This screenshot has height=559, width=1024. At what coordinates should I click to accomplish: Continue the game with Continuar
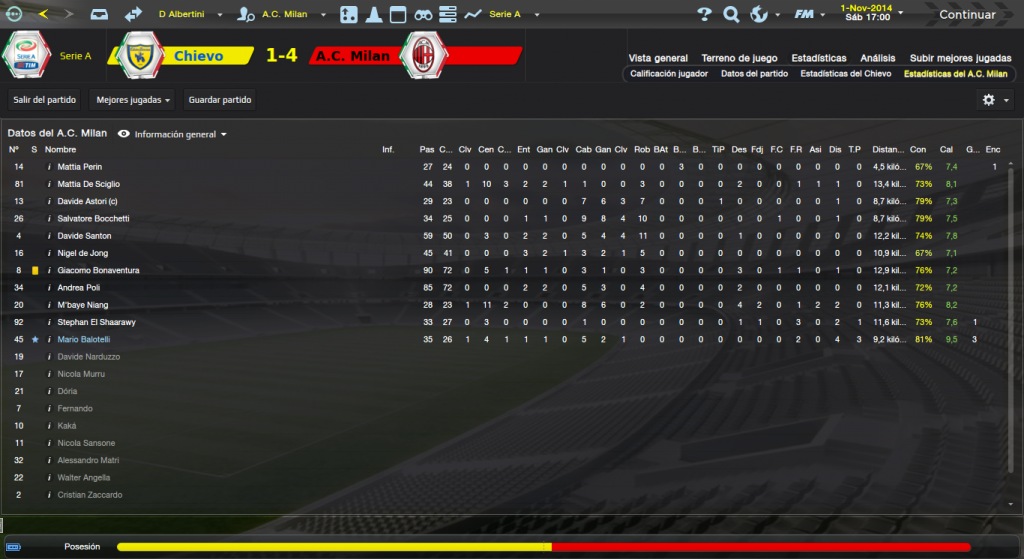tap(967, 15)
